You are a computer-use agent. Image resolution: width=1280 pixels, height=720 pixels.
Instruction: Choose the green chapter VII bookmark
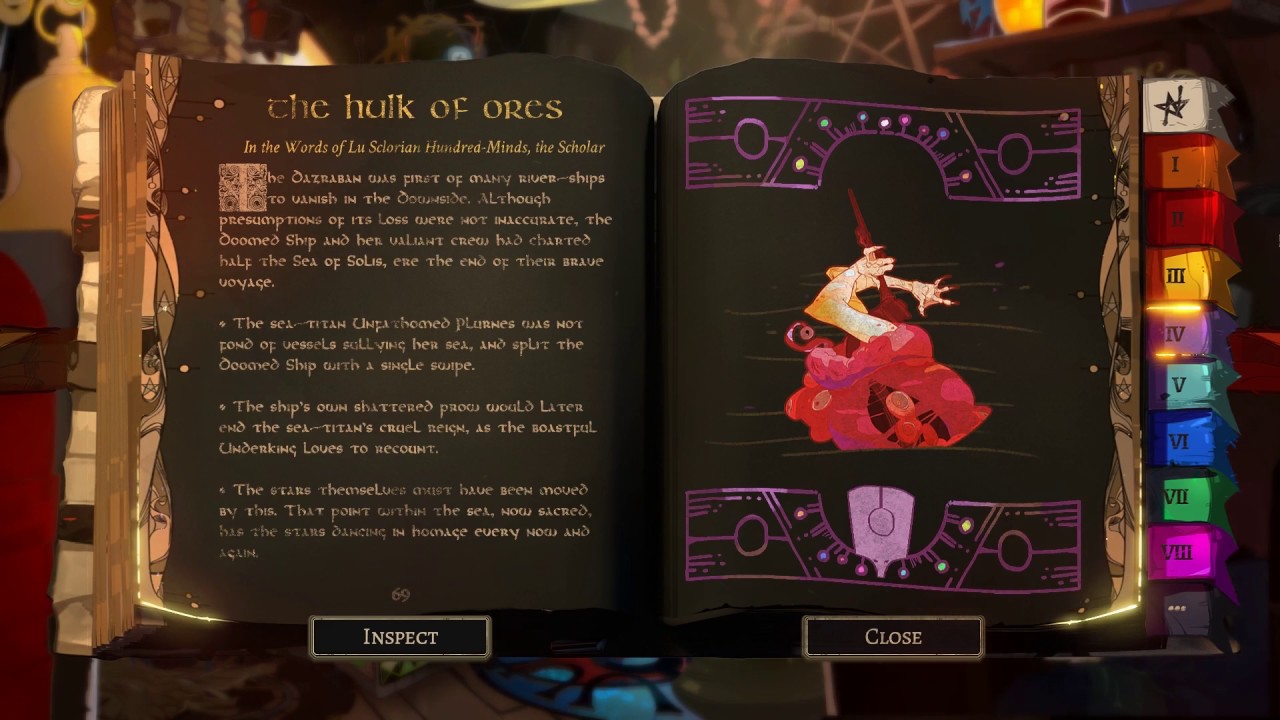click(1180, 497)
